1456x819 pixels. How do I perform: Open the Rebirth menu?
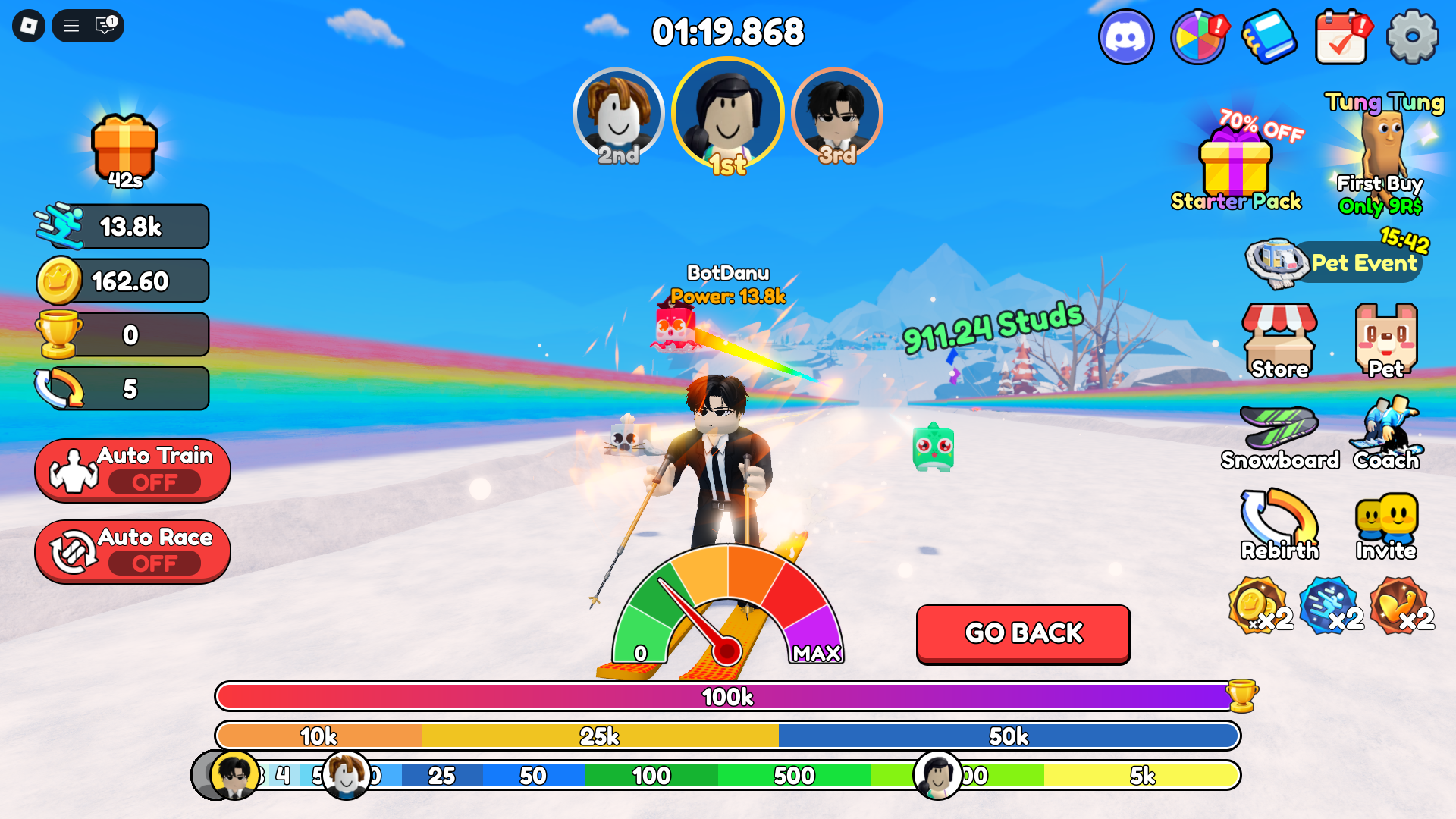pyautogui.click(x=1279, y=524)
